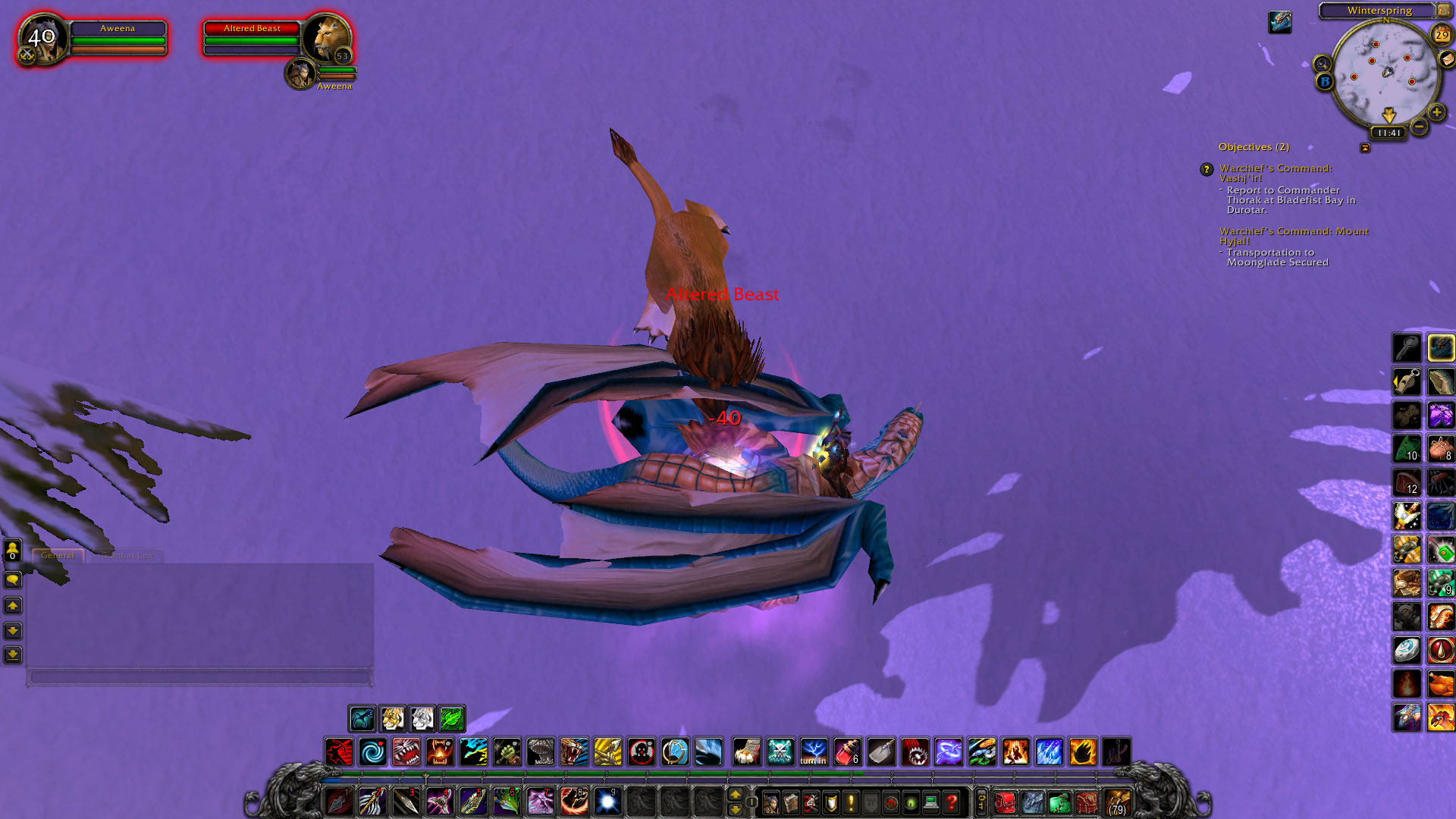Open the calendar showing 29 on minimap
The image size is (1456, 819).
tap(1442, 34)
